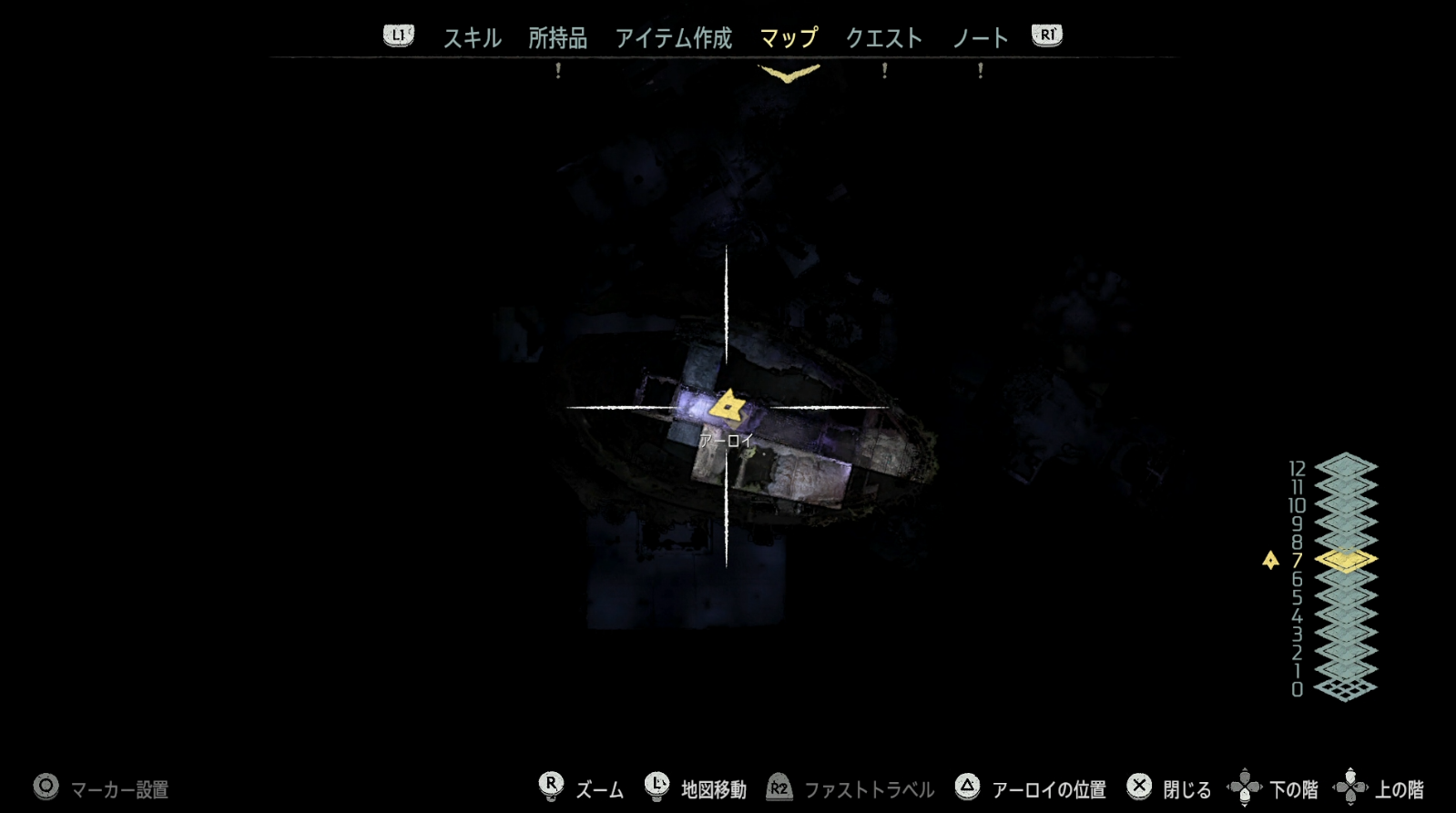Open the スキル tab
The width and height of the screenshot is (1456, 813).
click(472, 38)
